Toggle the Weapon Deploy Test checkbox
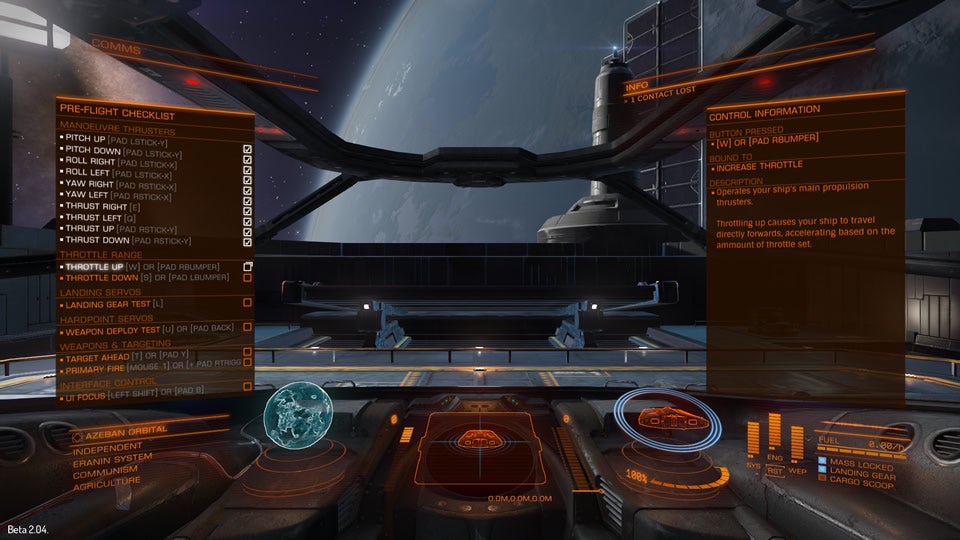The image size is (960, 540). [x=247, y=327]
